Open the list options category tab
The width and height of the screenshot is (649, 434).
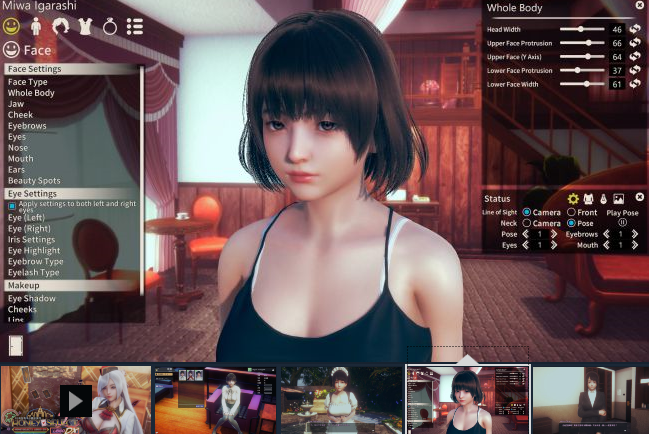coord(135,26)
